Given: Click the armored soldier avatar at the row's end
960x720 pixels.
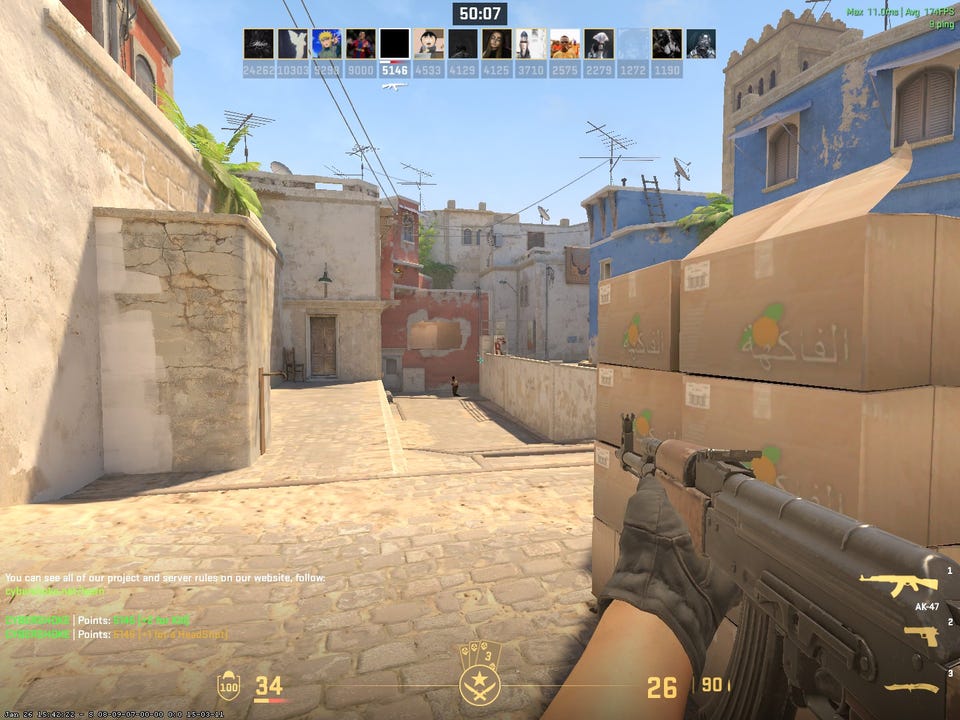Looking at the screenshot, I should click(700, 44).
